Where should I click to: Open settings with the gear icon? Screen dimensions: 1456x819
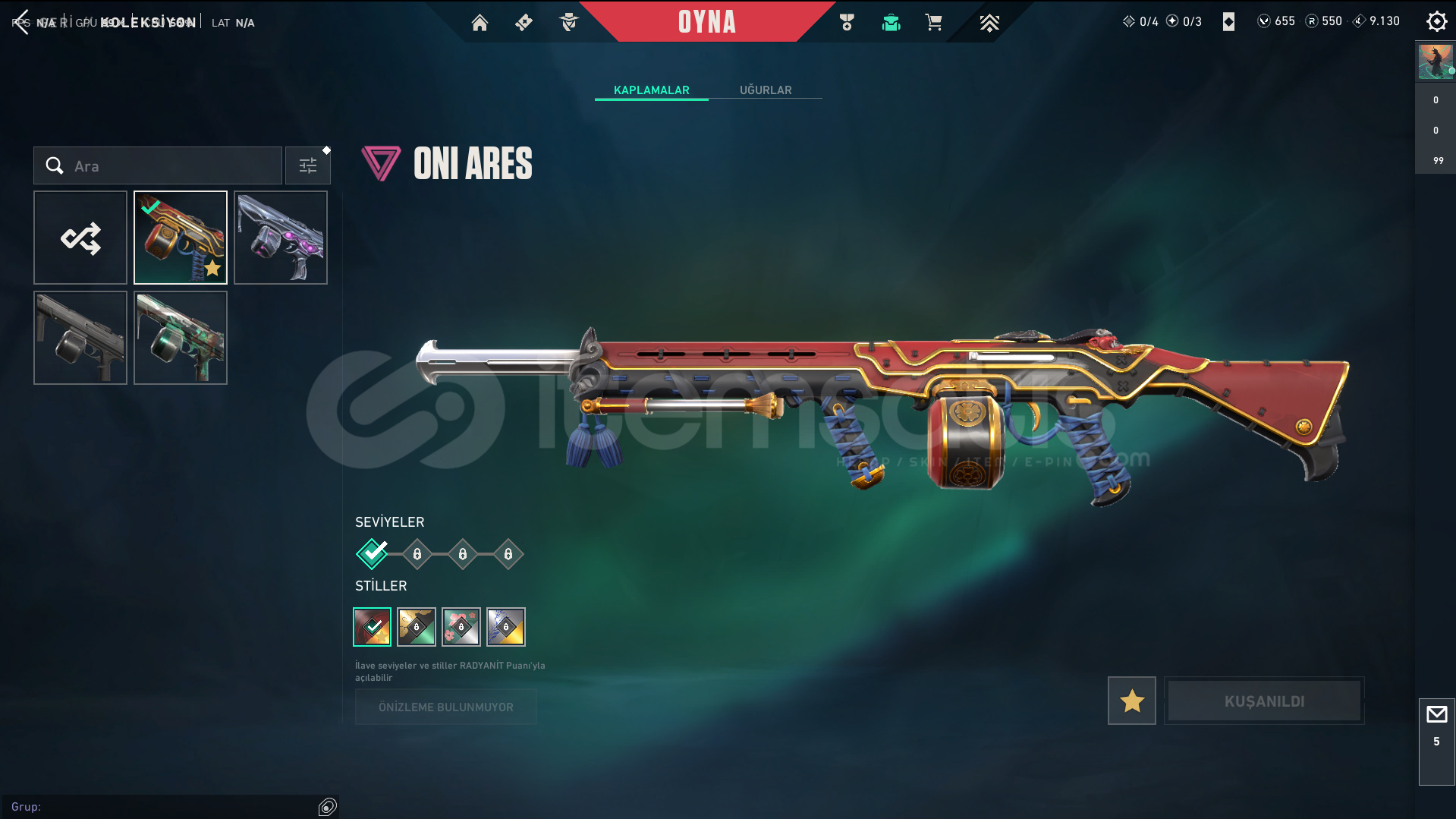pyautogui.click(x=1436, y=21)
